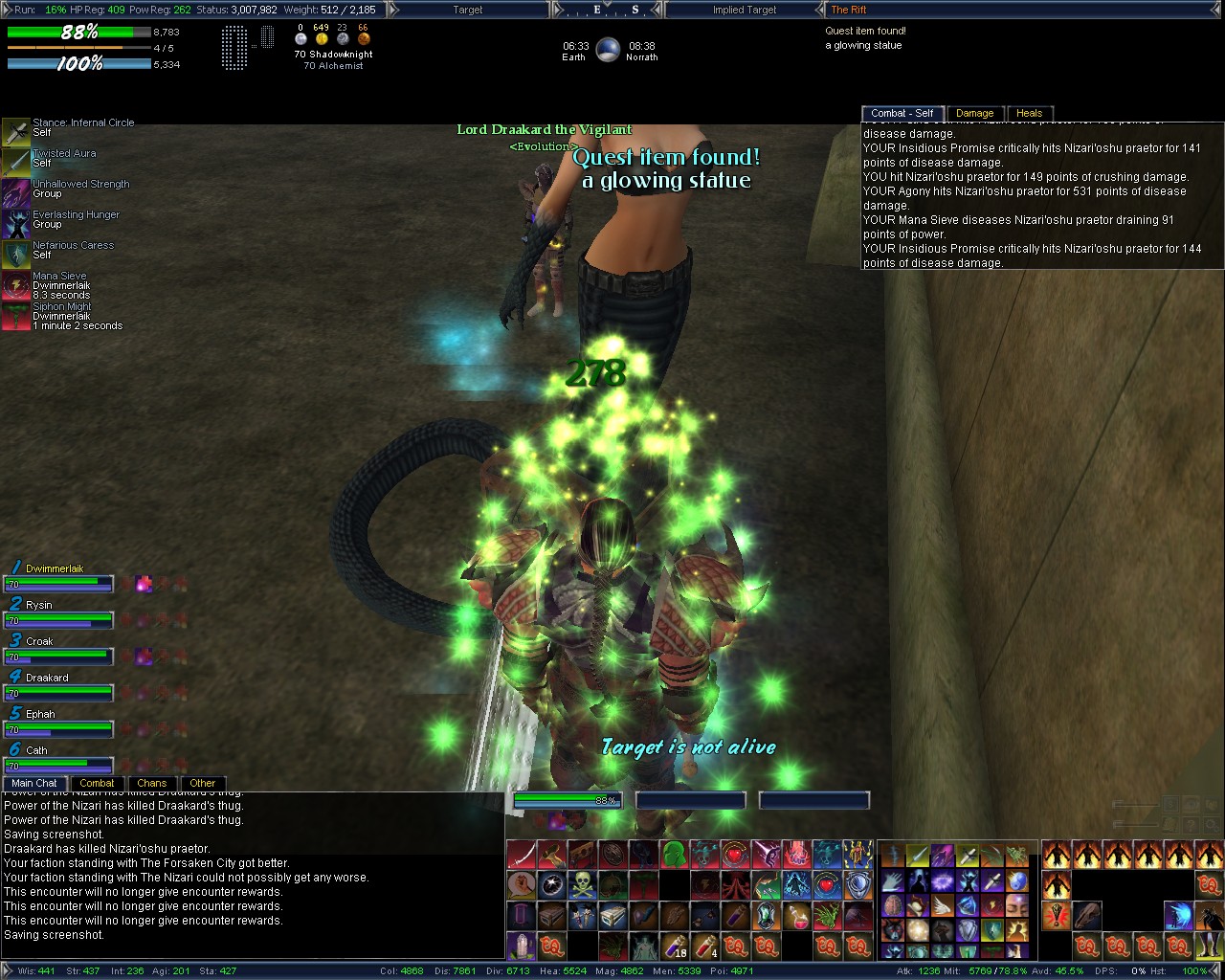The width and height of the screenshot is (1225, 980).
Task: Use the green helmeted head ability
Action: click(675, 854)
